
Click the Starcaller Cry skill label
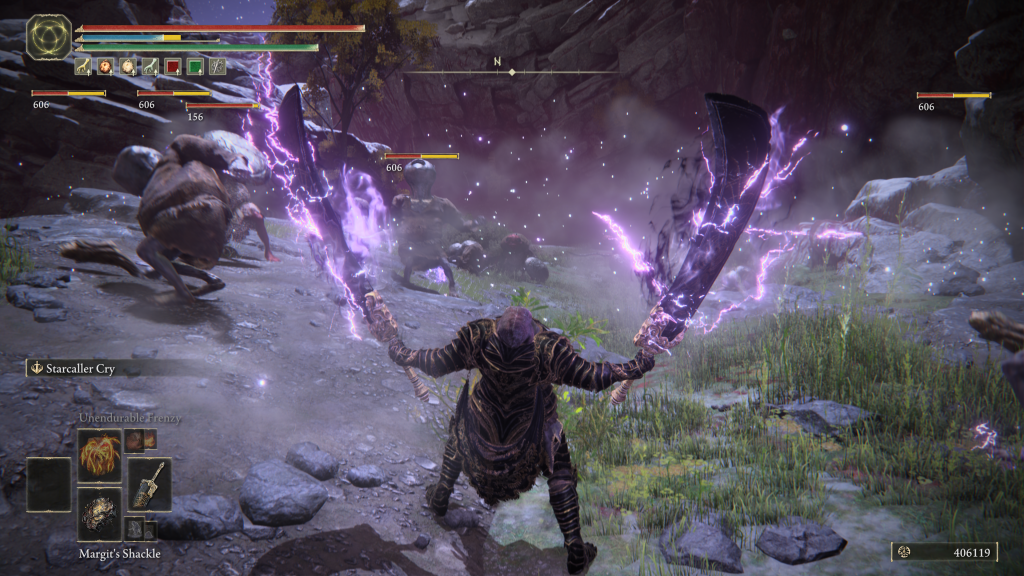(78, 368)
